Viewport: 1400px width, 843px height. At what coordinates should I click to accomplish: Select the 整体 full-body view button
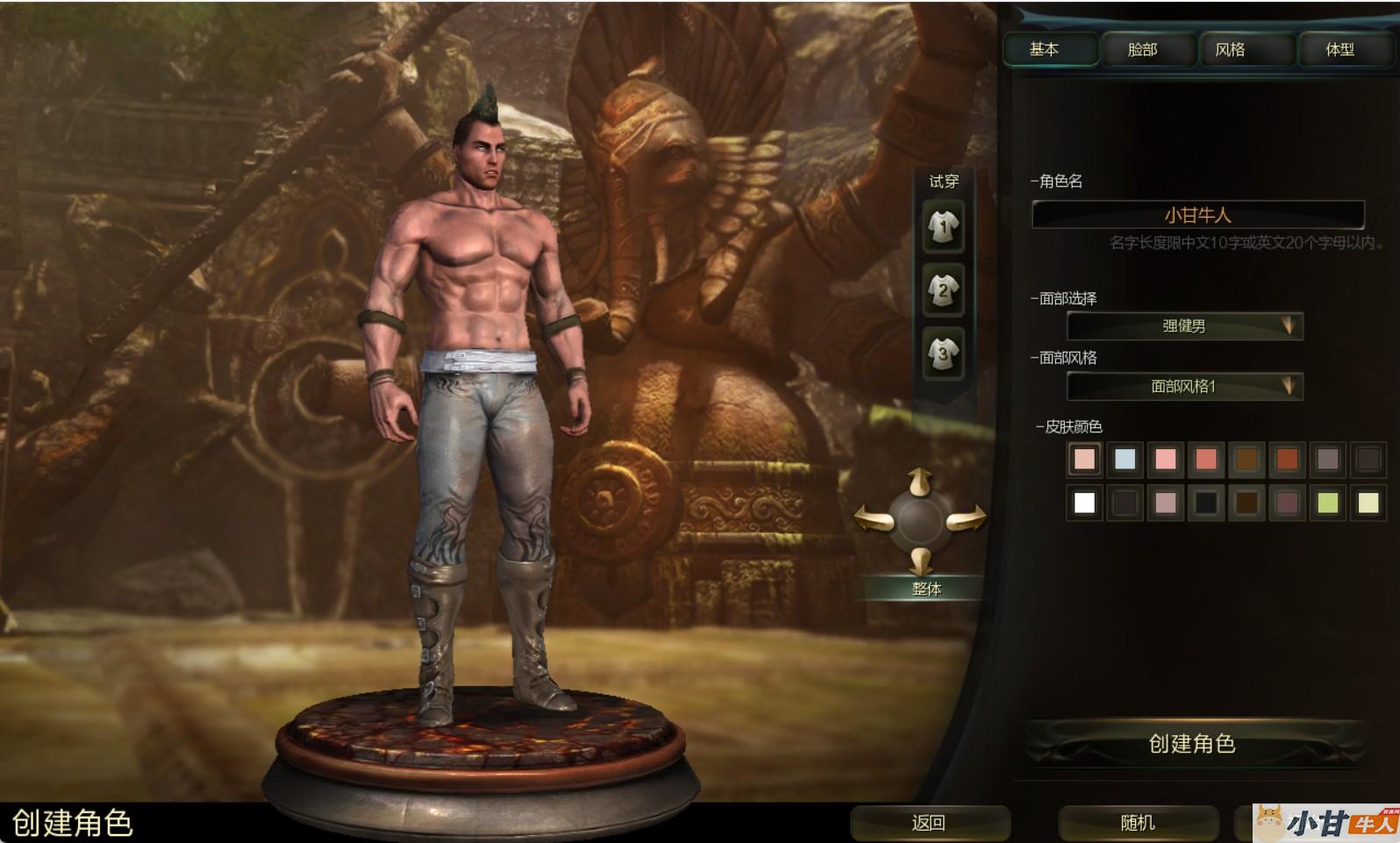point(926,589)
